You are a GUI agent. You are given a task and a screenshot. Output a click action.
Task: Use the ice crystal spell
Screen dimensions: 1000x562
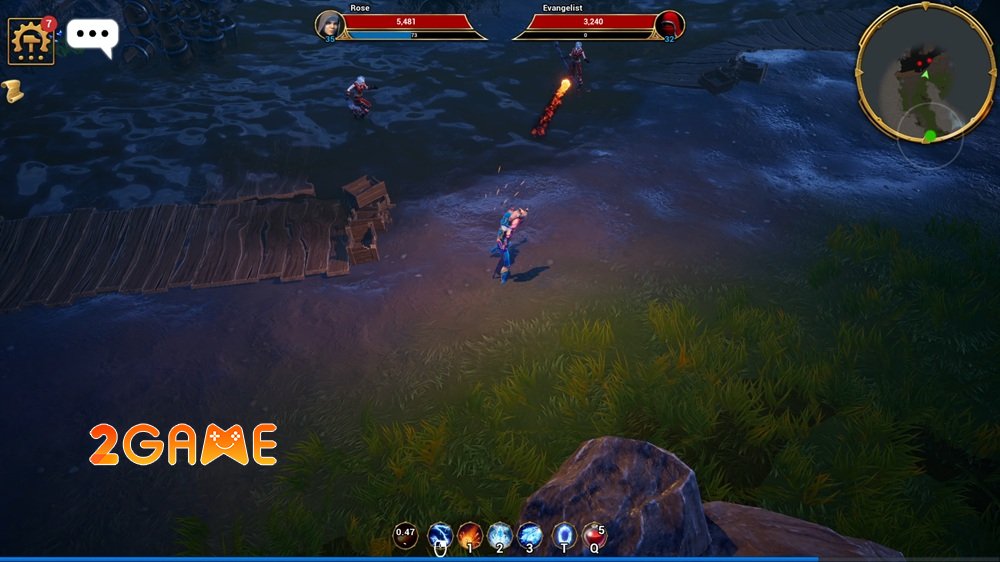coord(500,535)
